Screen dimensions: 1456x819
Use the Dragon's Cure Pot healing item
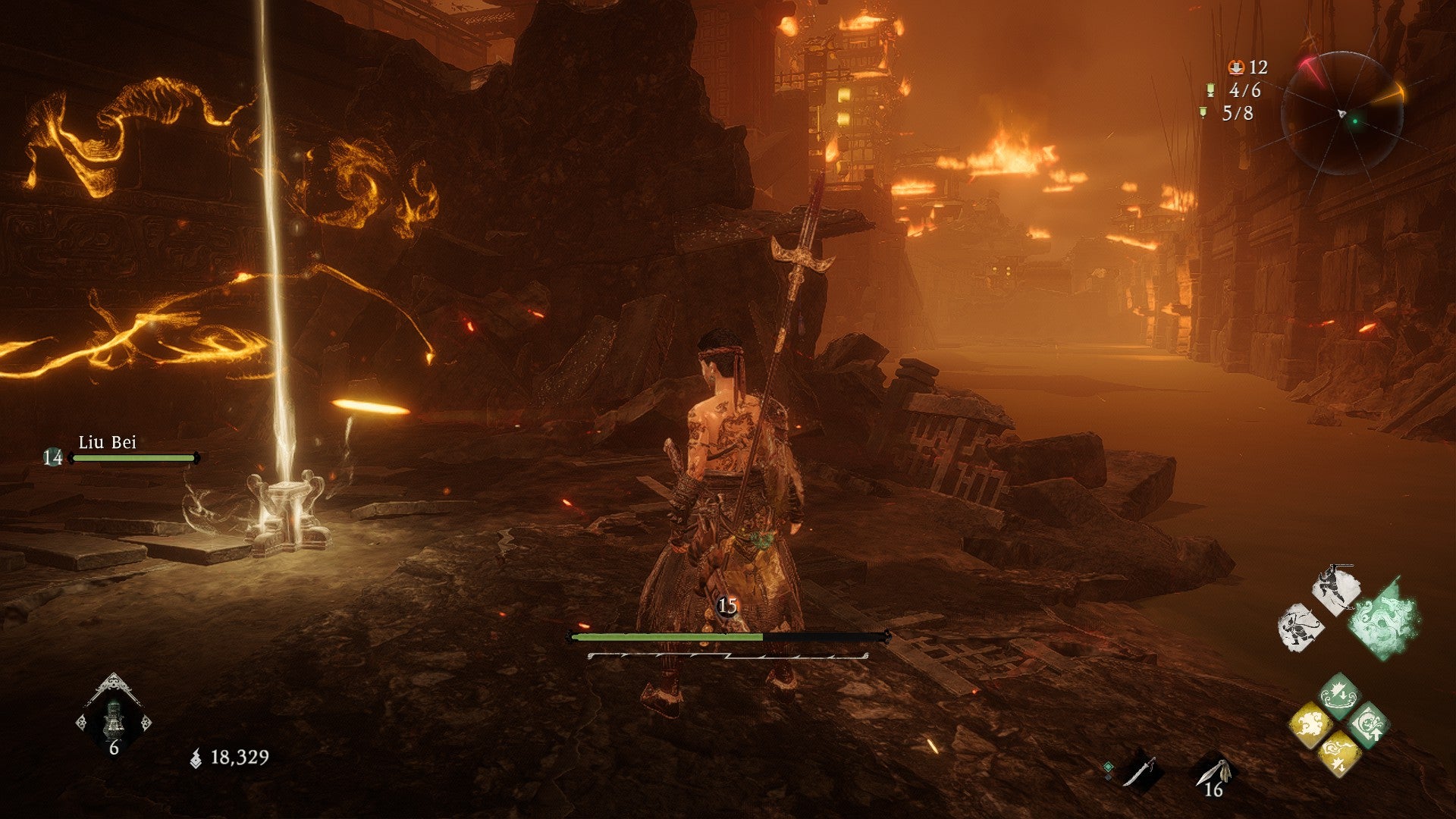pyautogui.click(x=114, y=717)
